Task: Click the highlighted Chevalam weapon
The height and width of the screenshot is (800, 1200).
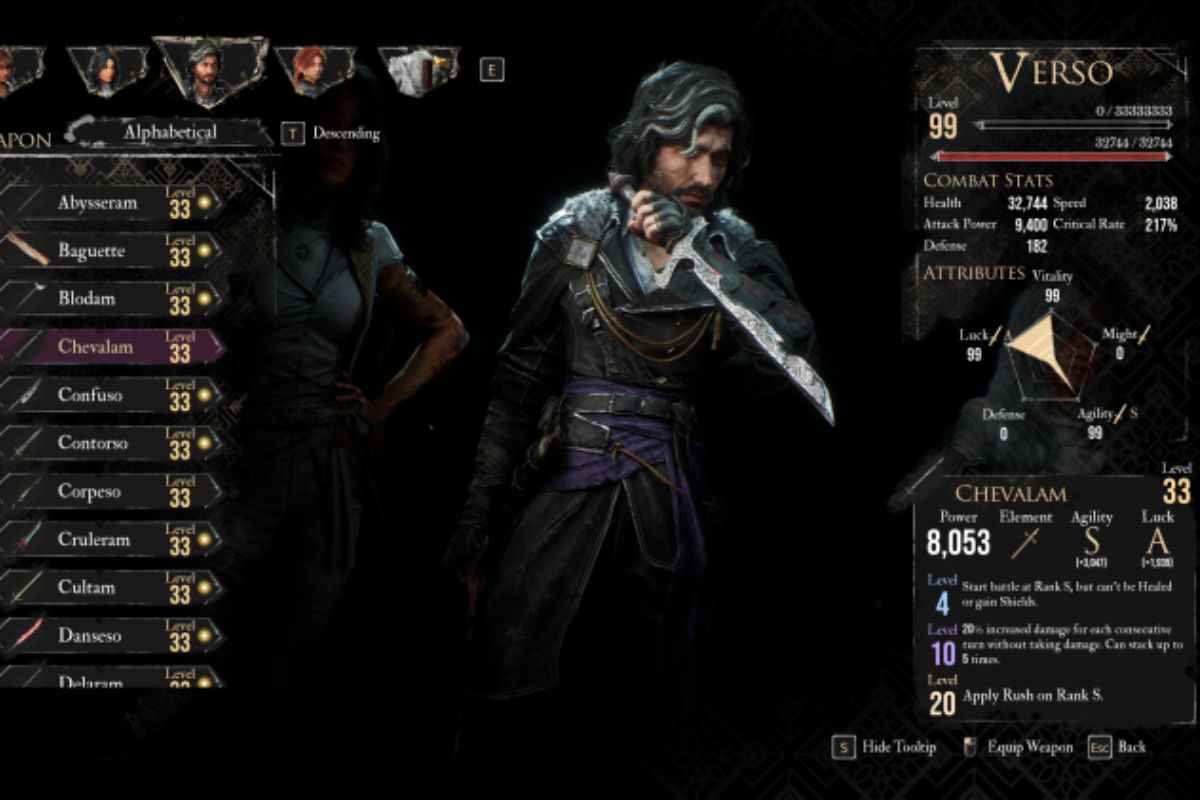Action: (x=110, y=347)
